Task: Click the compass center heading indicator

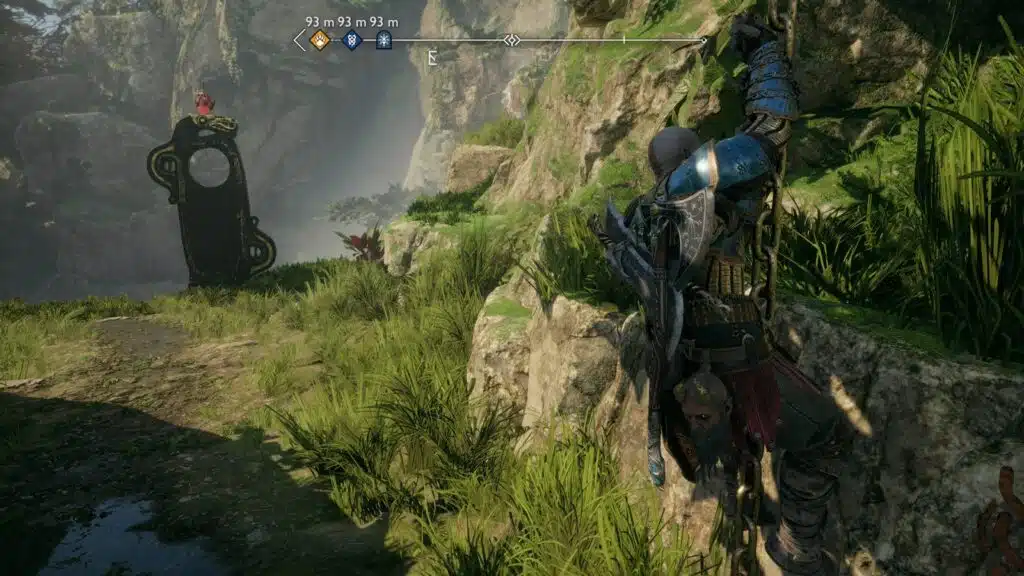Action: (x=511, y=40)
